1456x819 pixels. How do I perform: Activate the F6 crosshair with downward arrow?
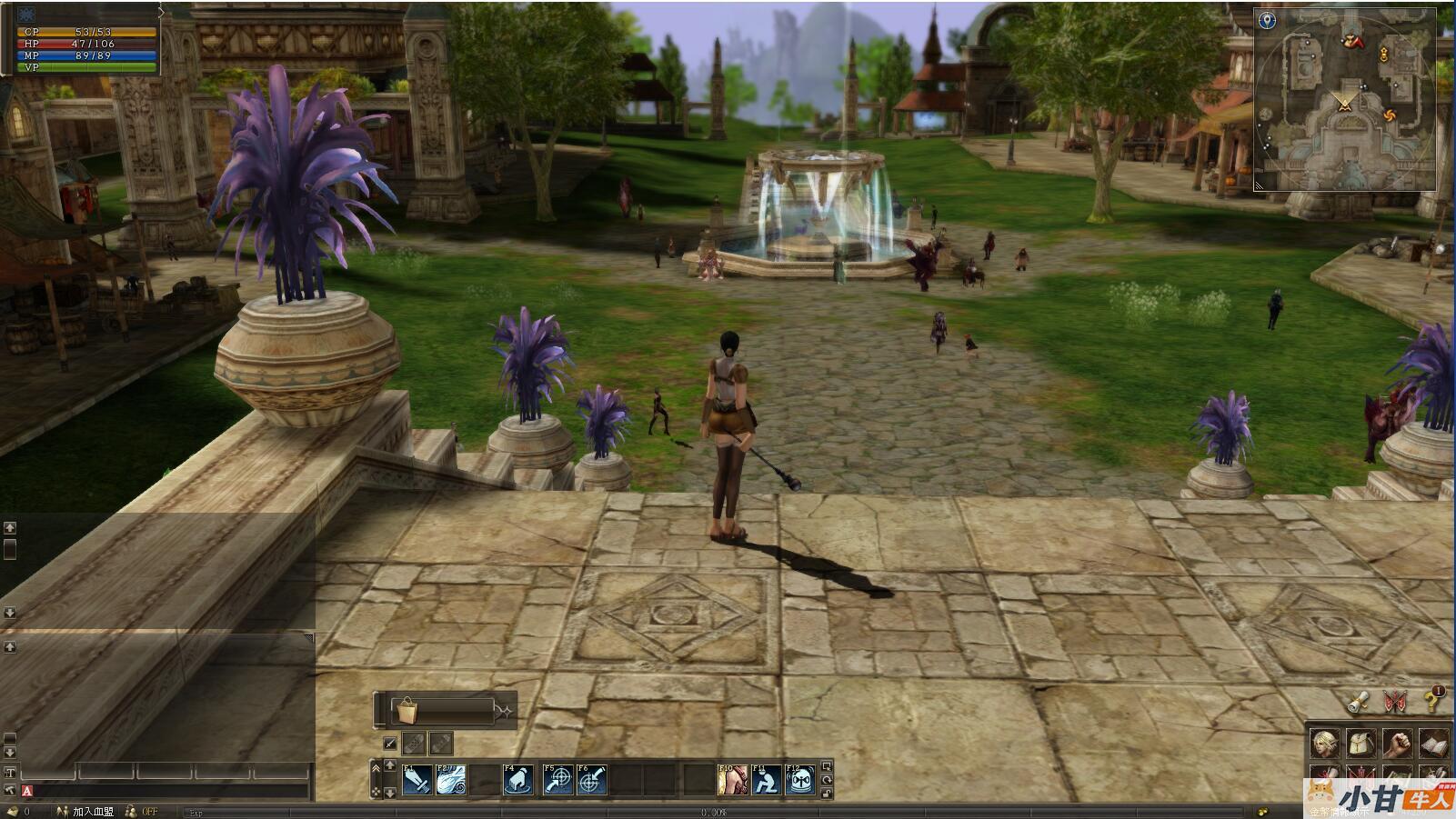[x=592, y=780]
